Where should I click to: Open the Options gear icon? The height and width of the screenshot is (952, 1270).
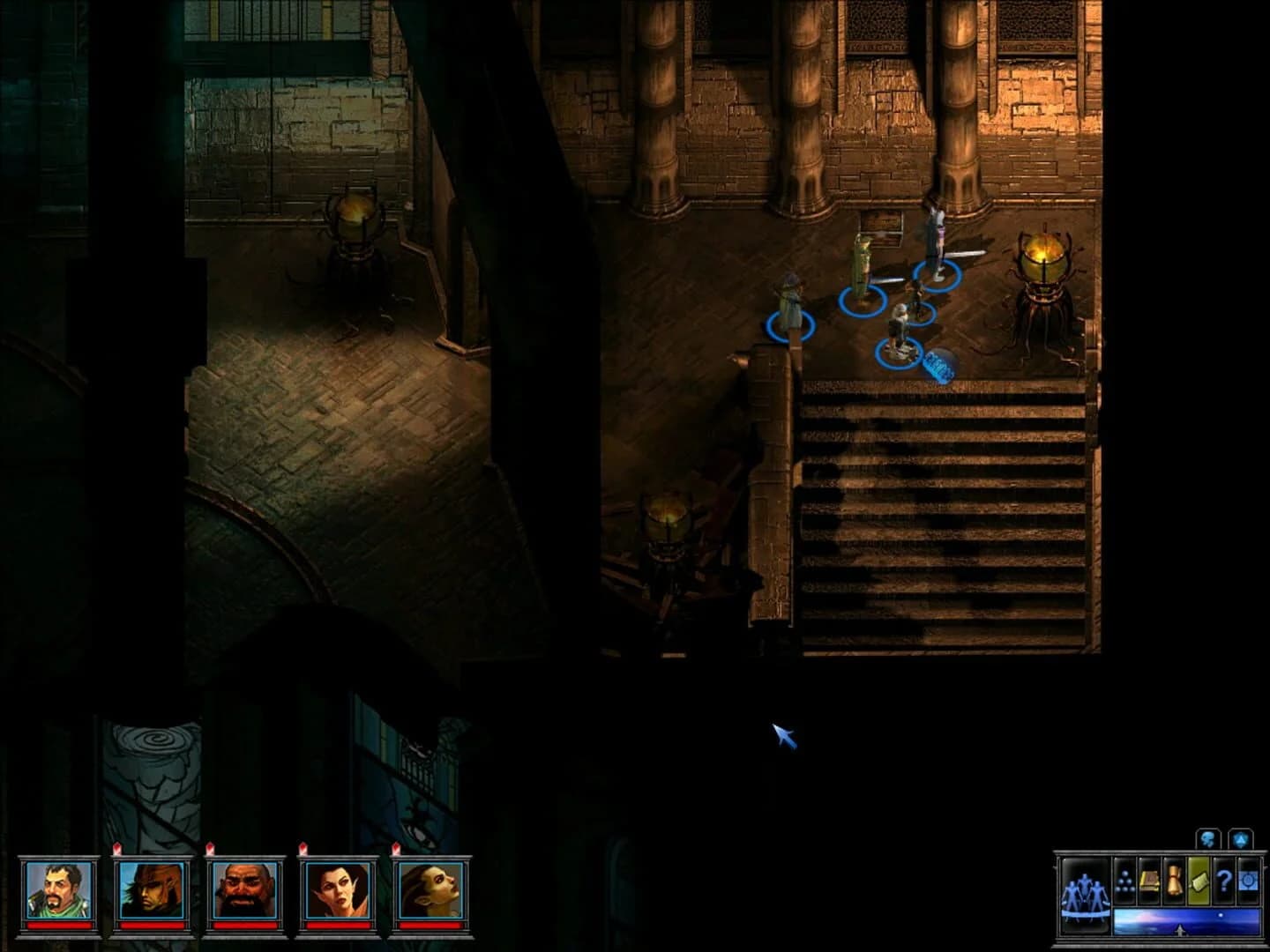click(1248, 880)
